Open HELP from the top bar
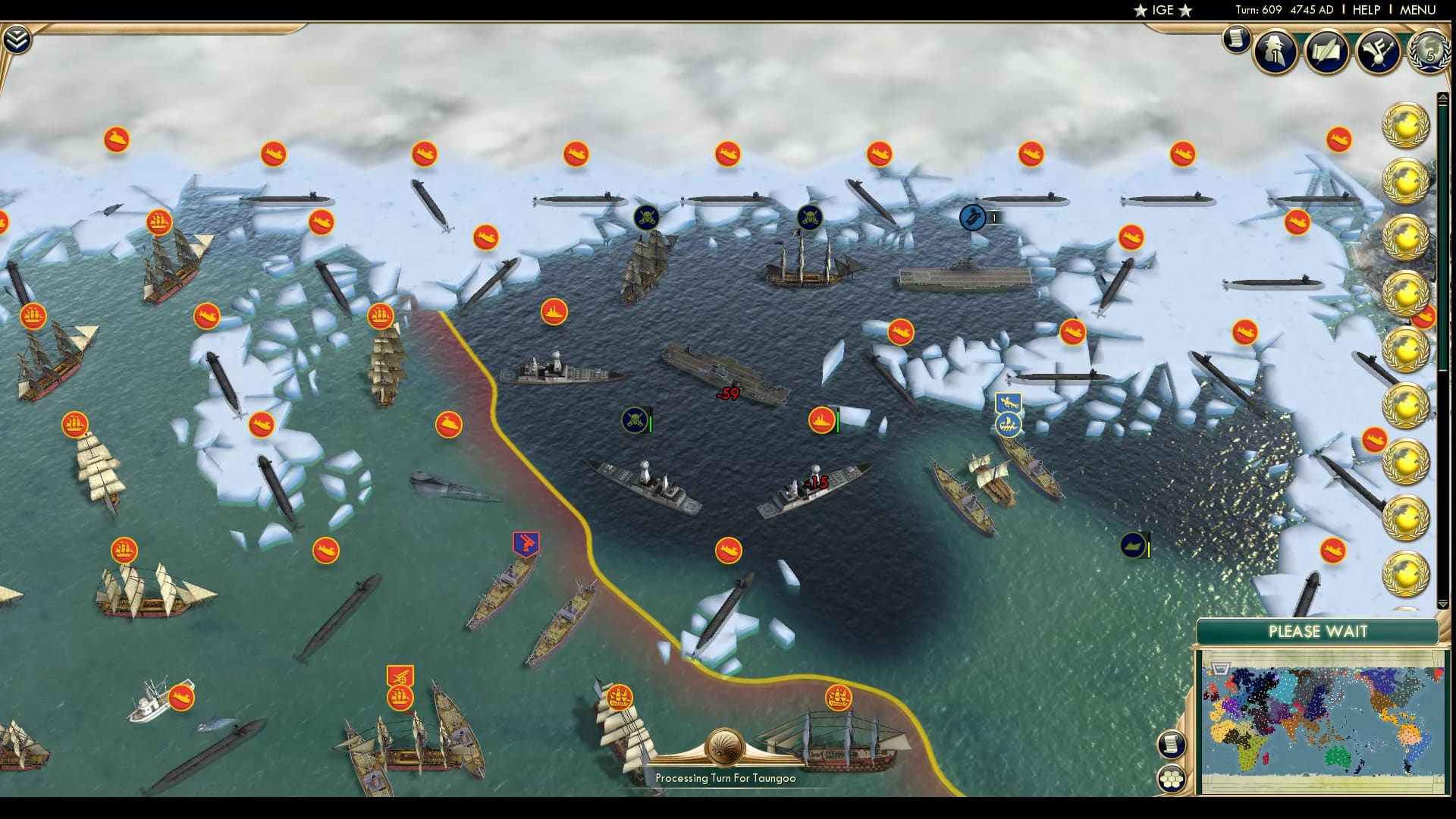 (1365, 10)
